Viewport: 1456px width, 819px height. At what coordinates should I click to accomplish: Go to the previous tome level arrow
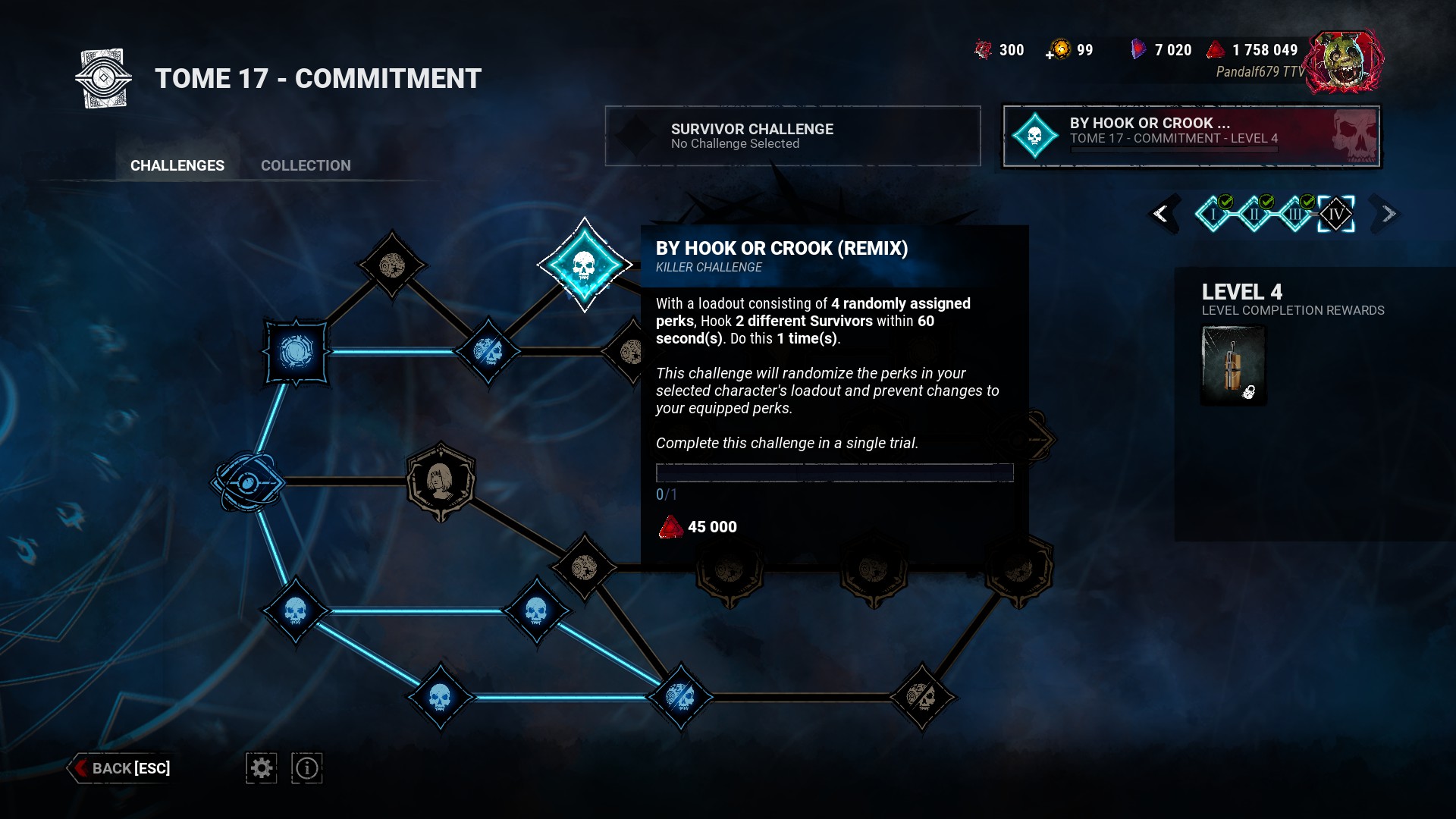click(x=1161, y=214)
